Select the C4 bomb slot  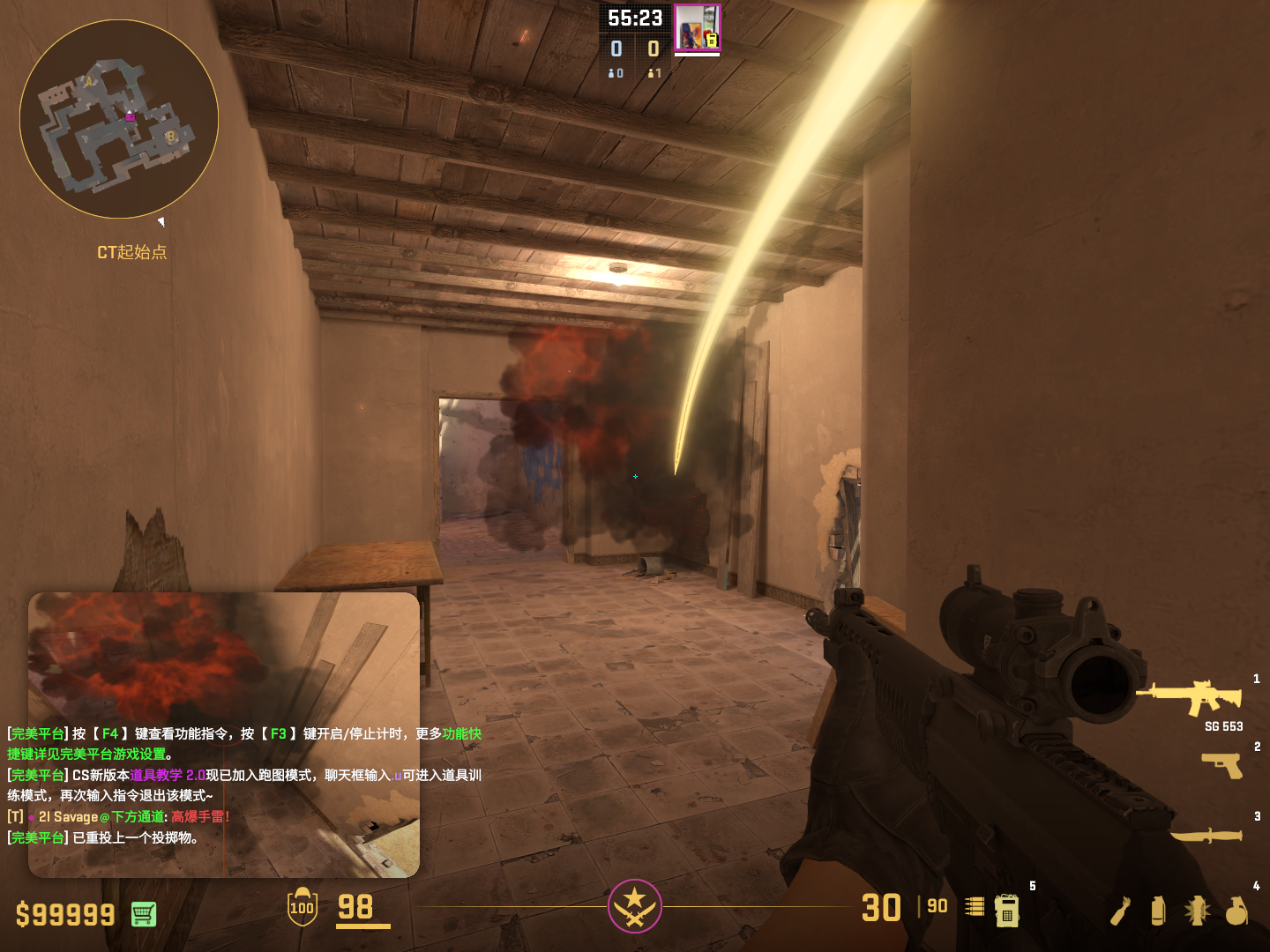pos(1006,910)
